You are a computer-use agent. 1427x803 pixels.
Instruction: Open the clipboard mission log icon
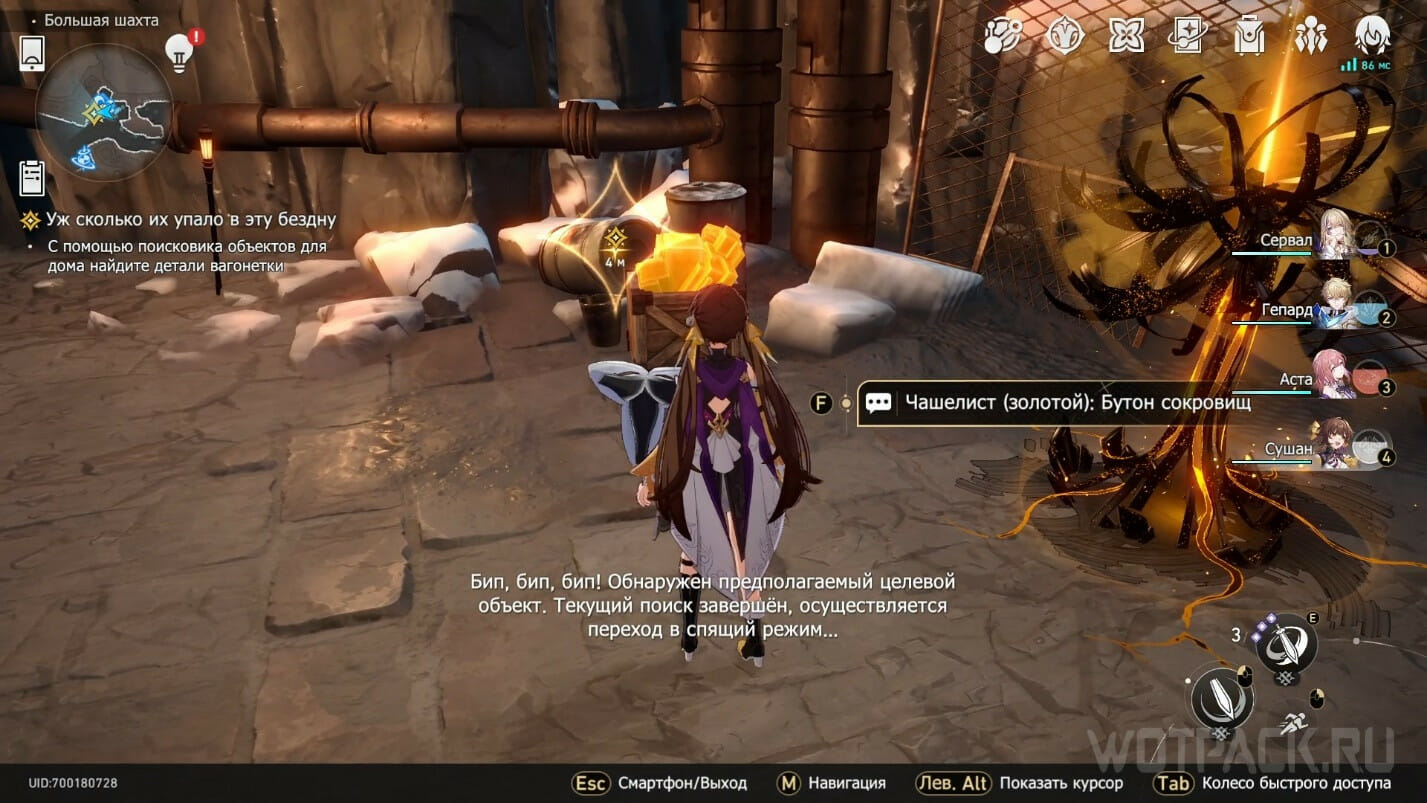(32, 178)
